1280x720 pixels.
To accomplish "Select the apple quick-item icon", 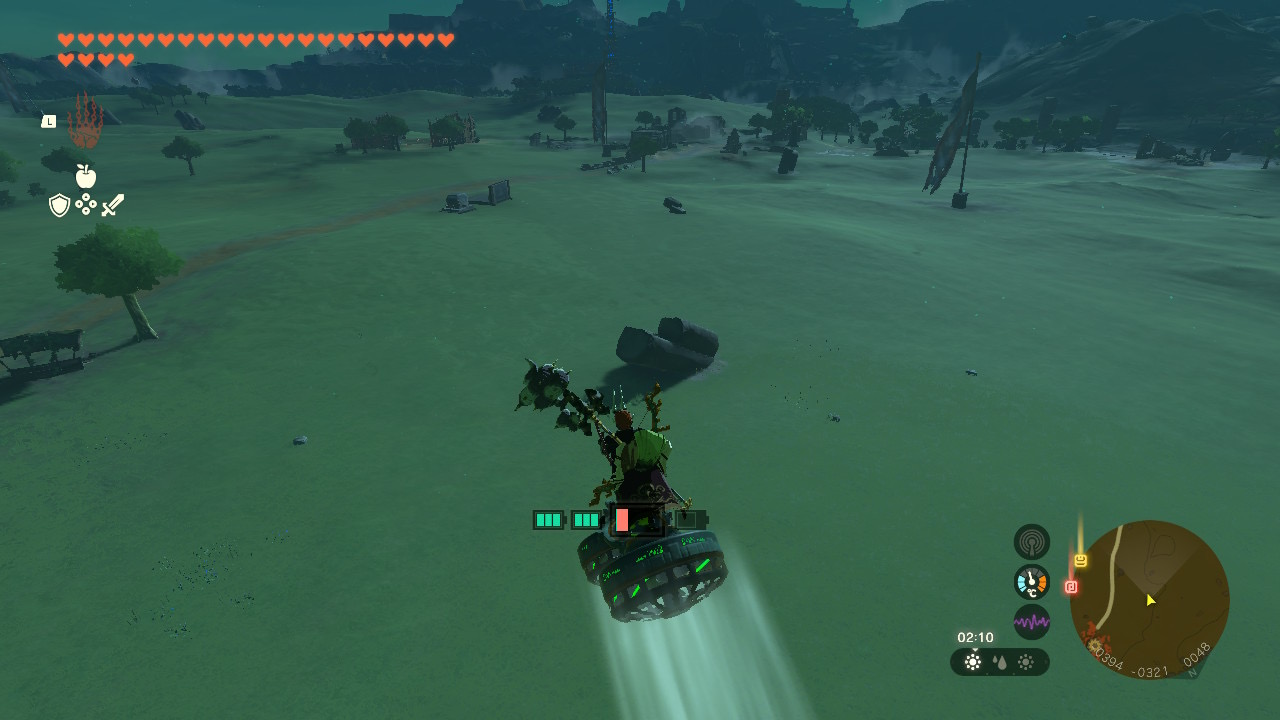I will point(86,177).
